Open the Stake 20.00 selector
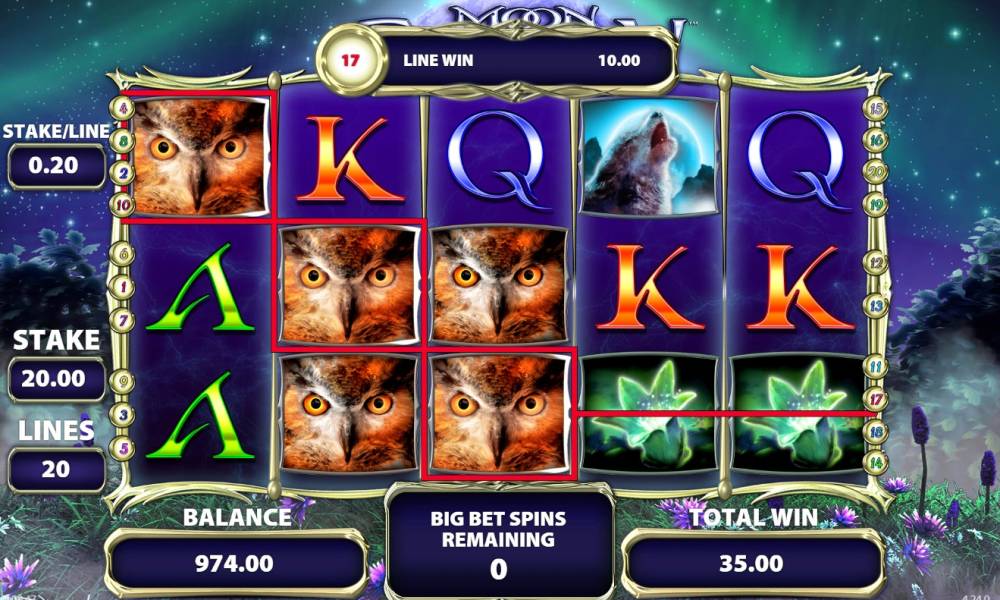 pos(56,379)
